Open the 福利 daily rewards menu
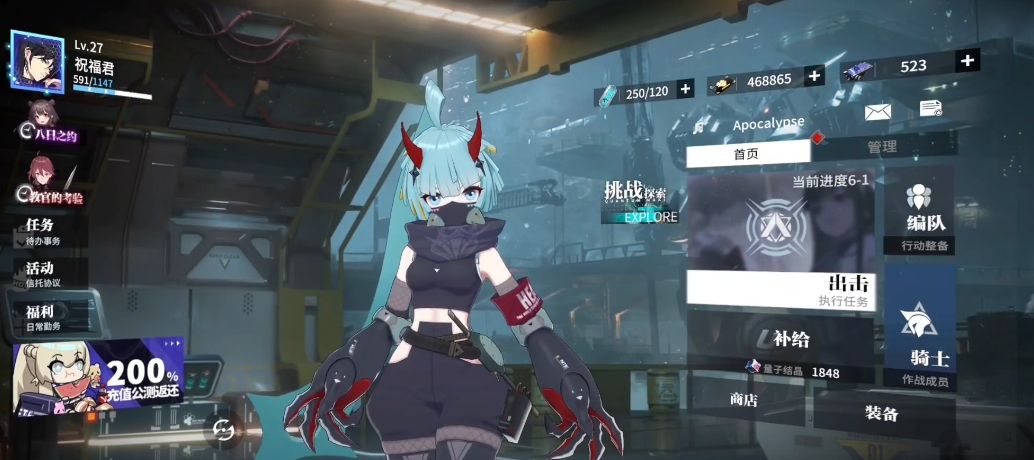The height and width of the screenshot is (460, 1034). coord(45,317)
